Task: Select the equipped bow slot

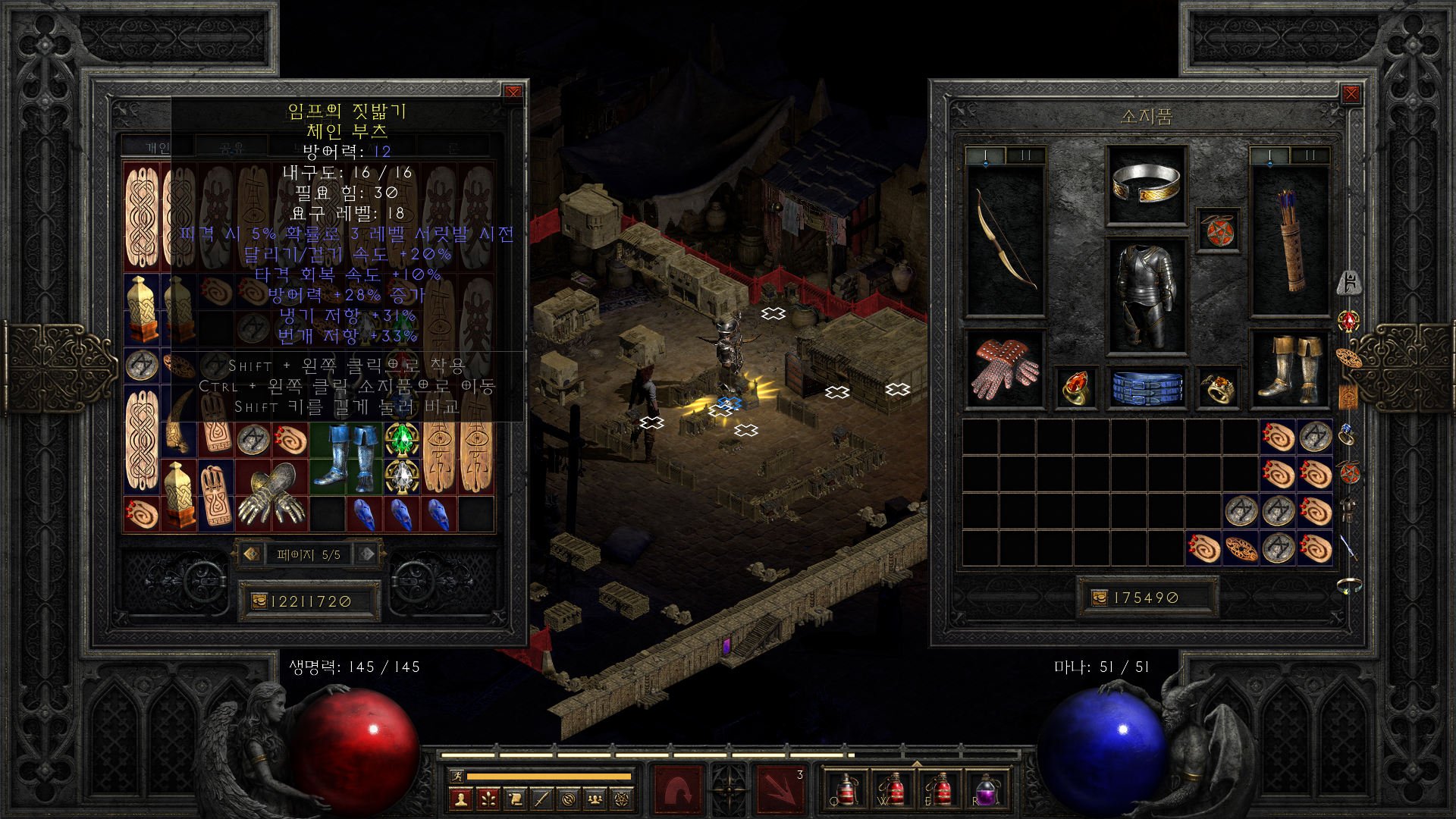Action: [1006, 240]
